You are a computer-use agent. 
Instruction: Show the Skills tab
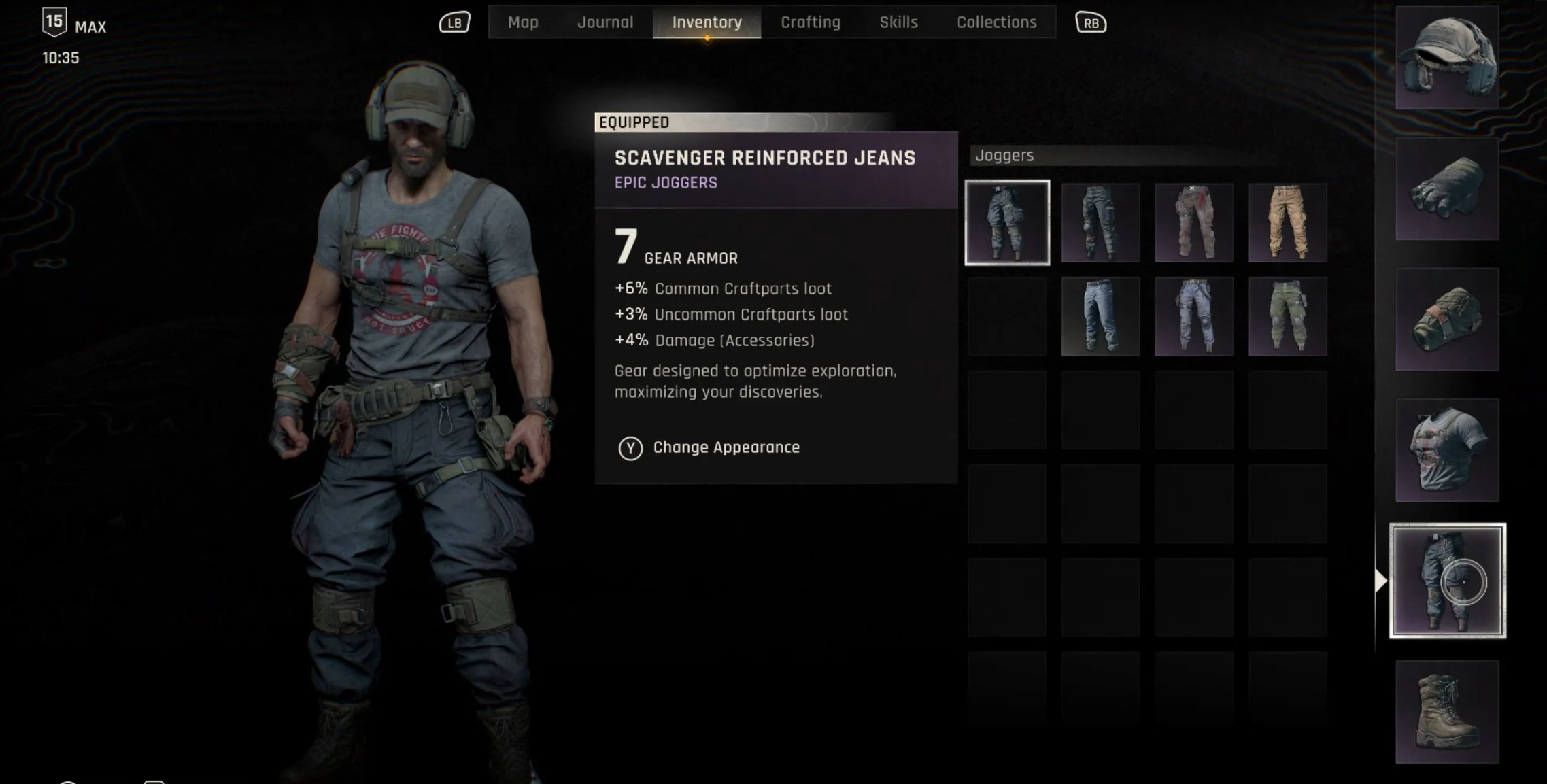[x=898, y=22]
